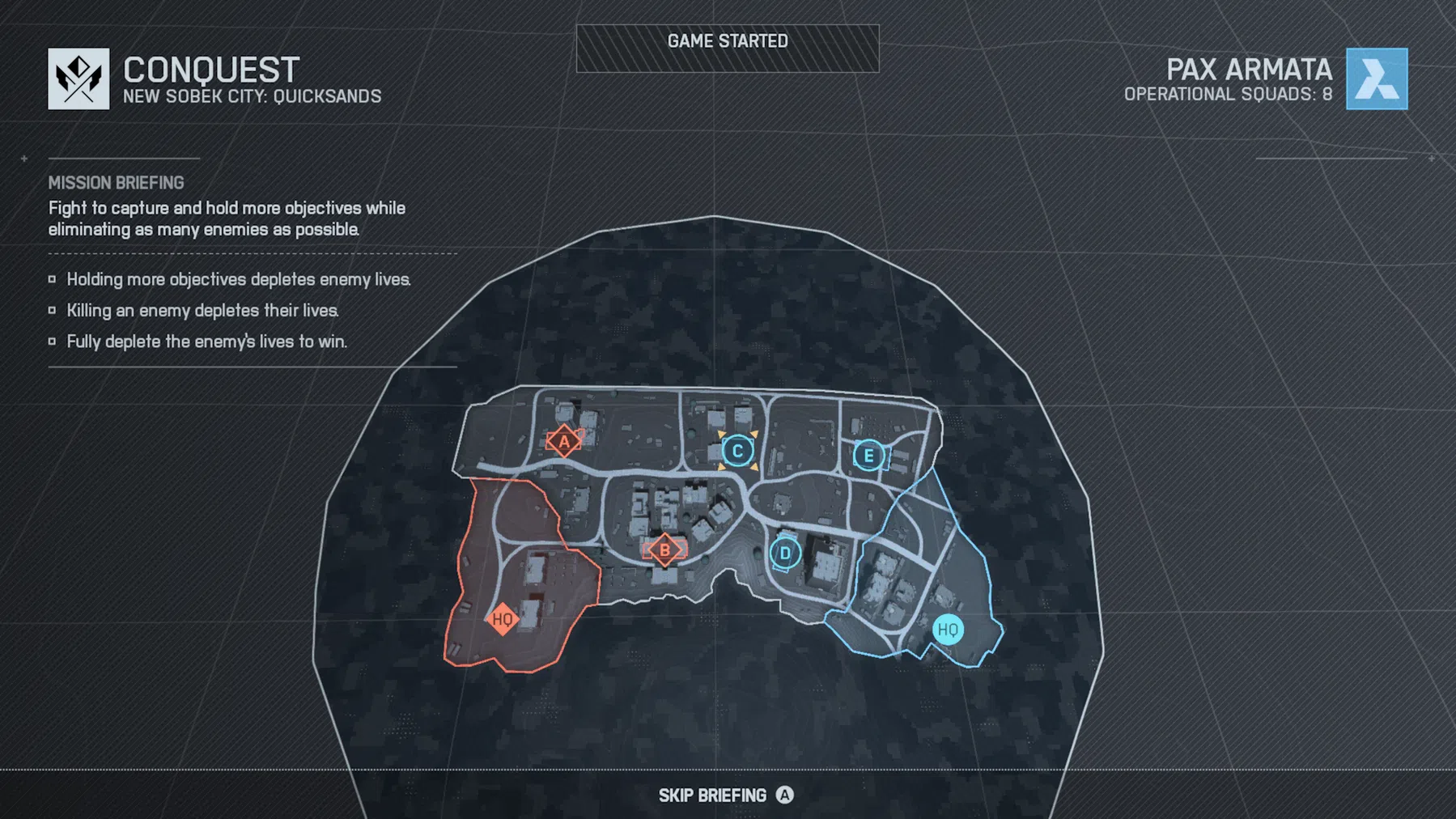The width and height of the screenshot is (1456, 819).
Task: Click objective marker A on the map
Action: (562, 442)
